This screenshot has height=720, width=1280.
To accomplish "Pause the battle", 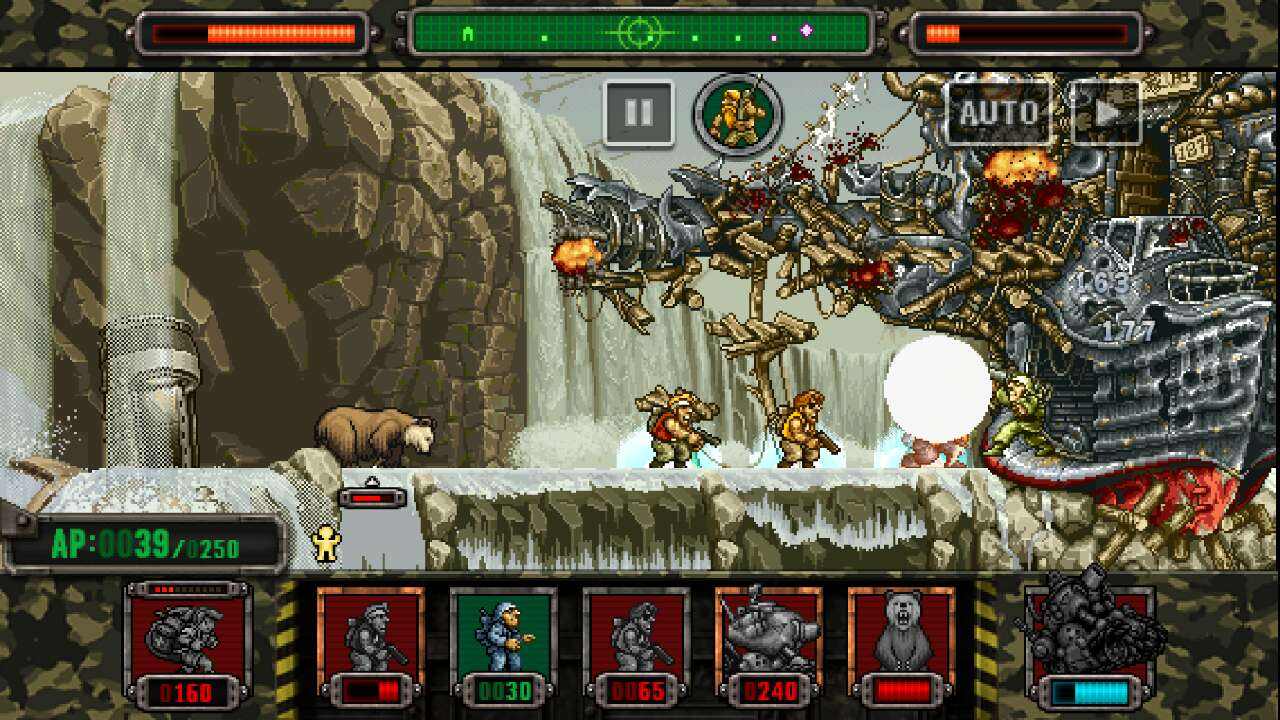I will click(x=638, y=113).
